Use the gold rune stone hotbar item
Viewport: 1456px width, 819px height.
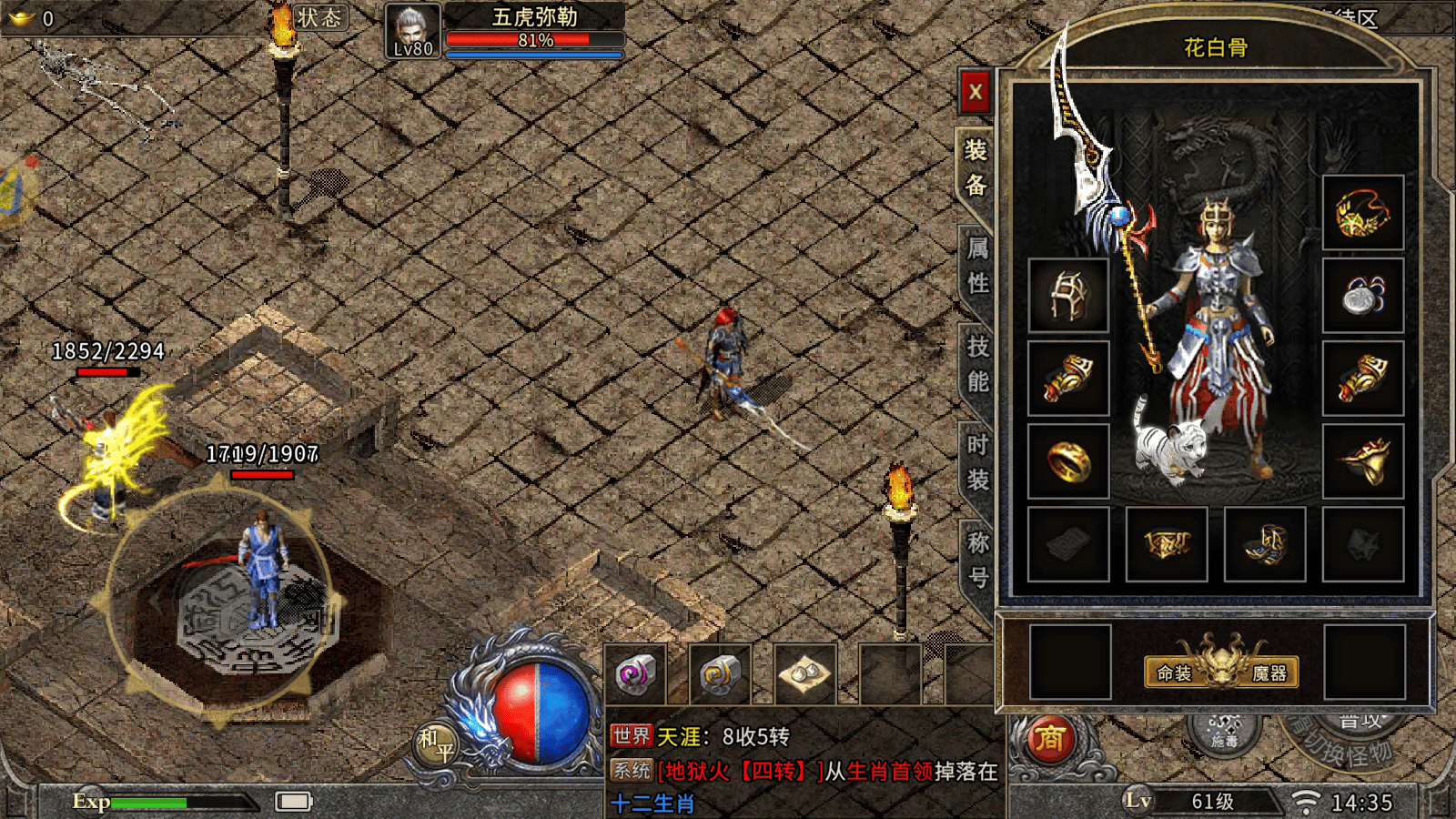720,674
